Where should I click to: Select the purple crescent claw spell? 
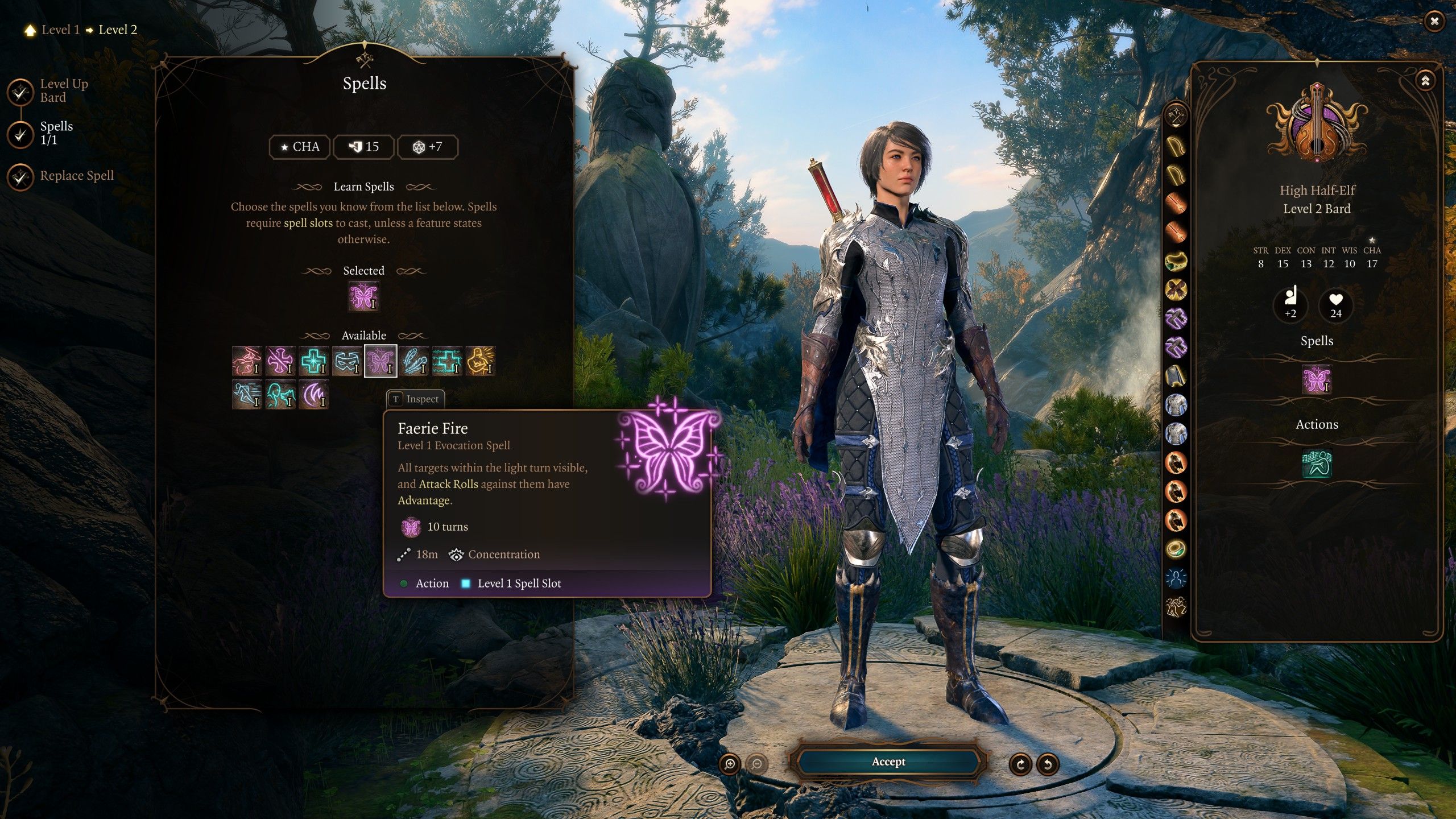tap(313, 395)
